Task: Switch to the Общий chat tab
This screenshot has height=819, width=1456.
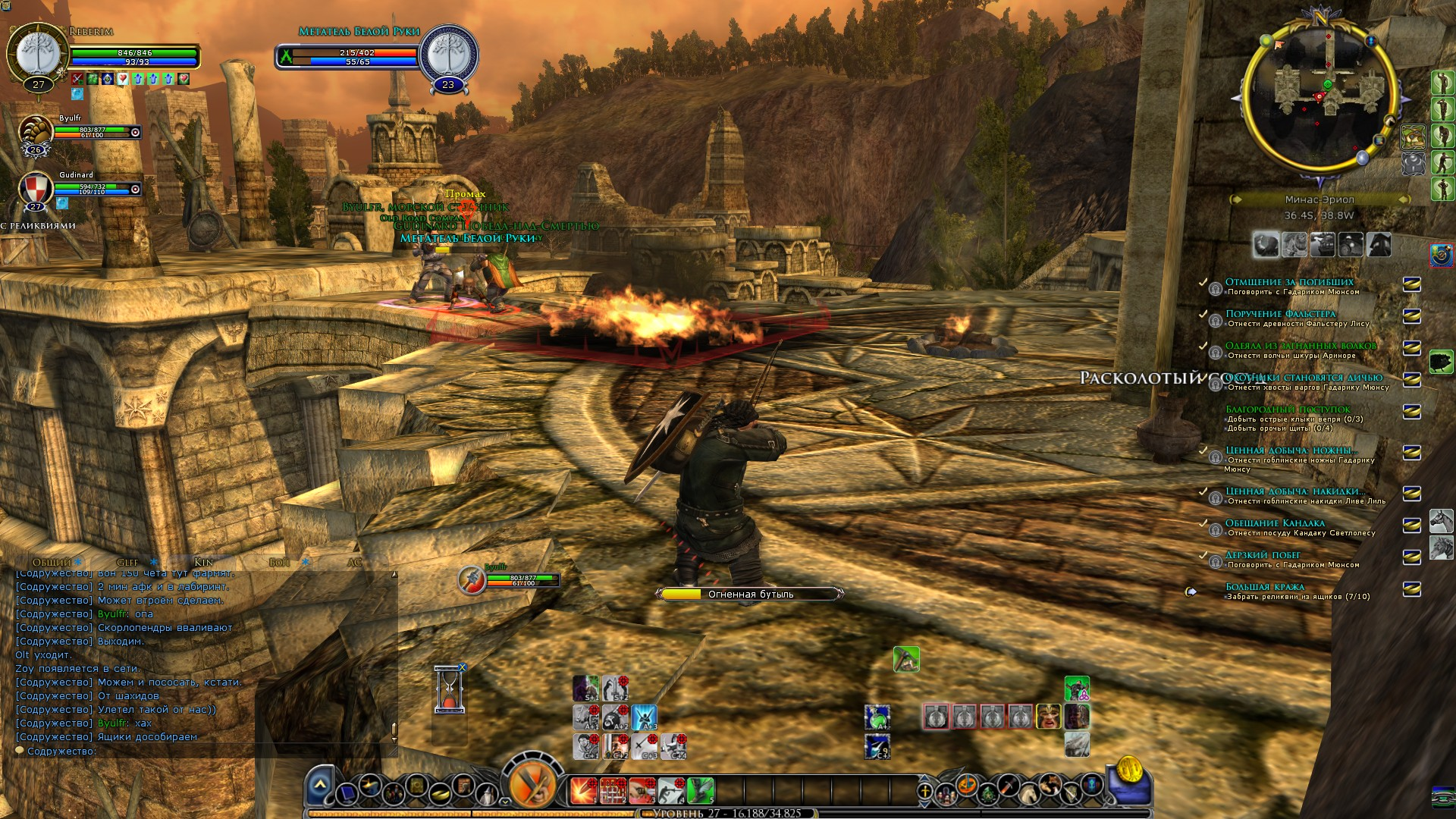Action: click(52, 562)
